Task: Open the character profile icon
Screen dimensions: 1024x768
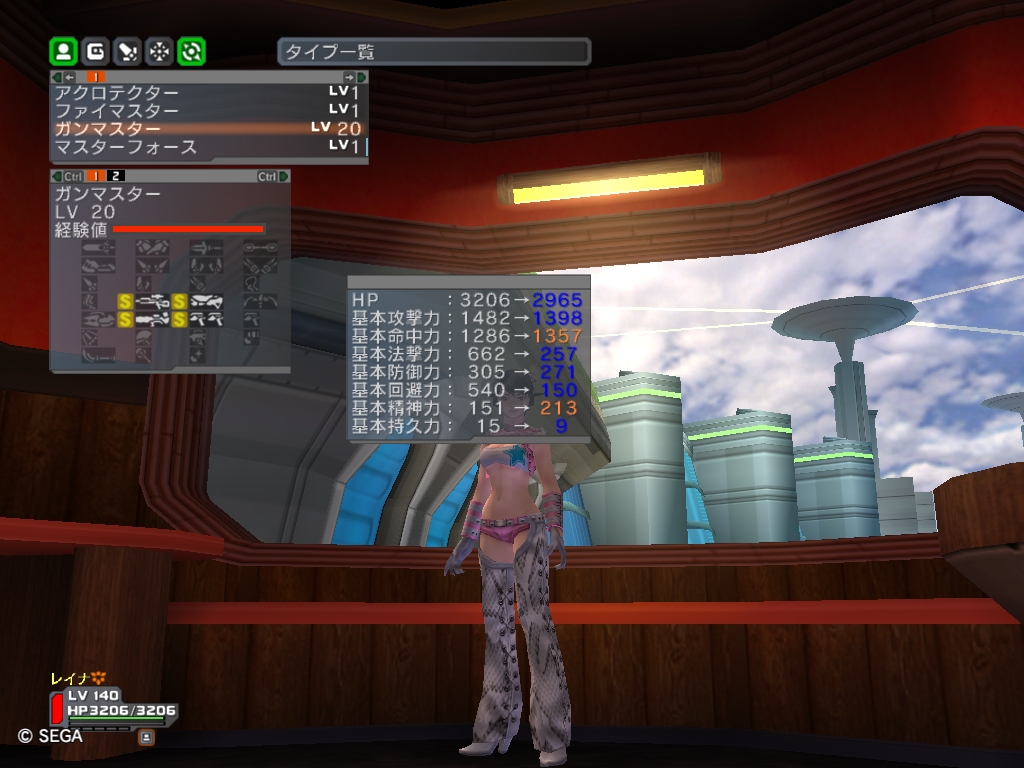Action: coord(63,51)
